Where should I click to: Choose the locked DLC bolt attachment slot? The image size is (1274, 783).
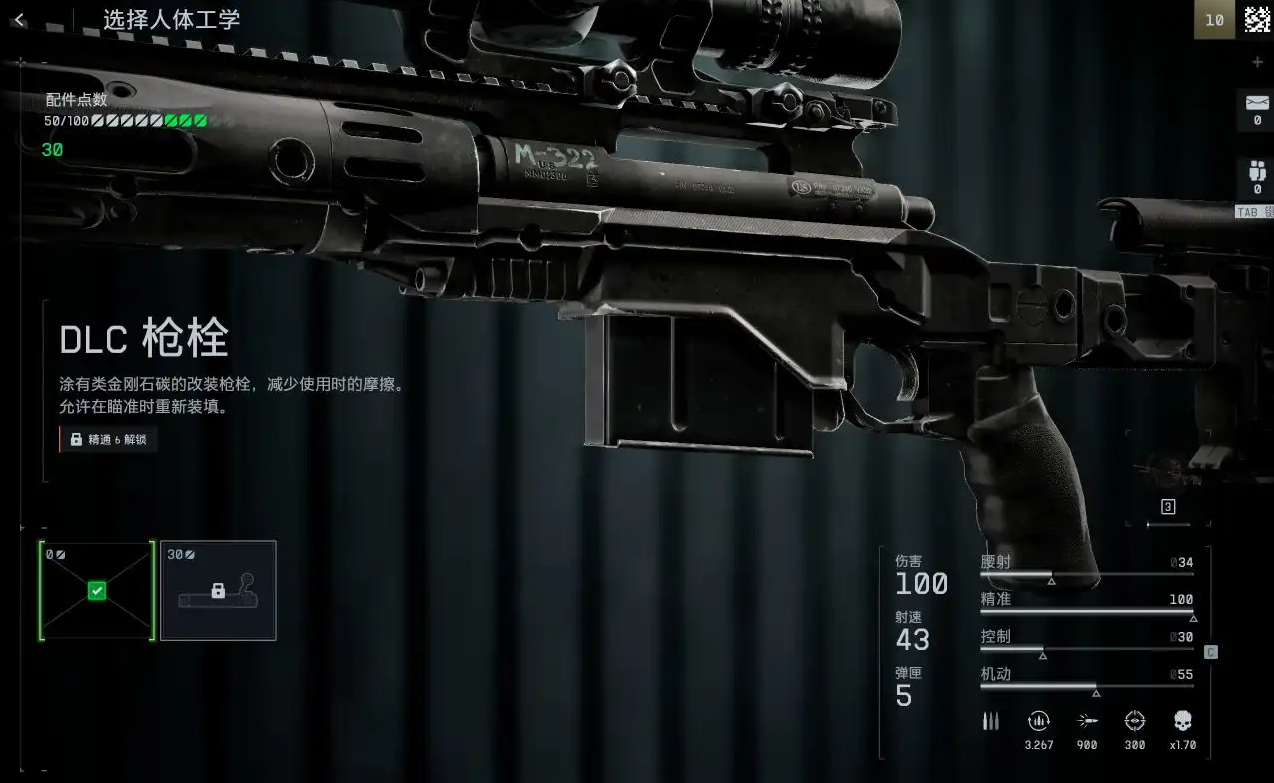pyautogui.click(x=218, y=590)
